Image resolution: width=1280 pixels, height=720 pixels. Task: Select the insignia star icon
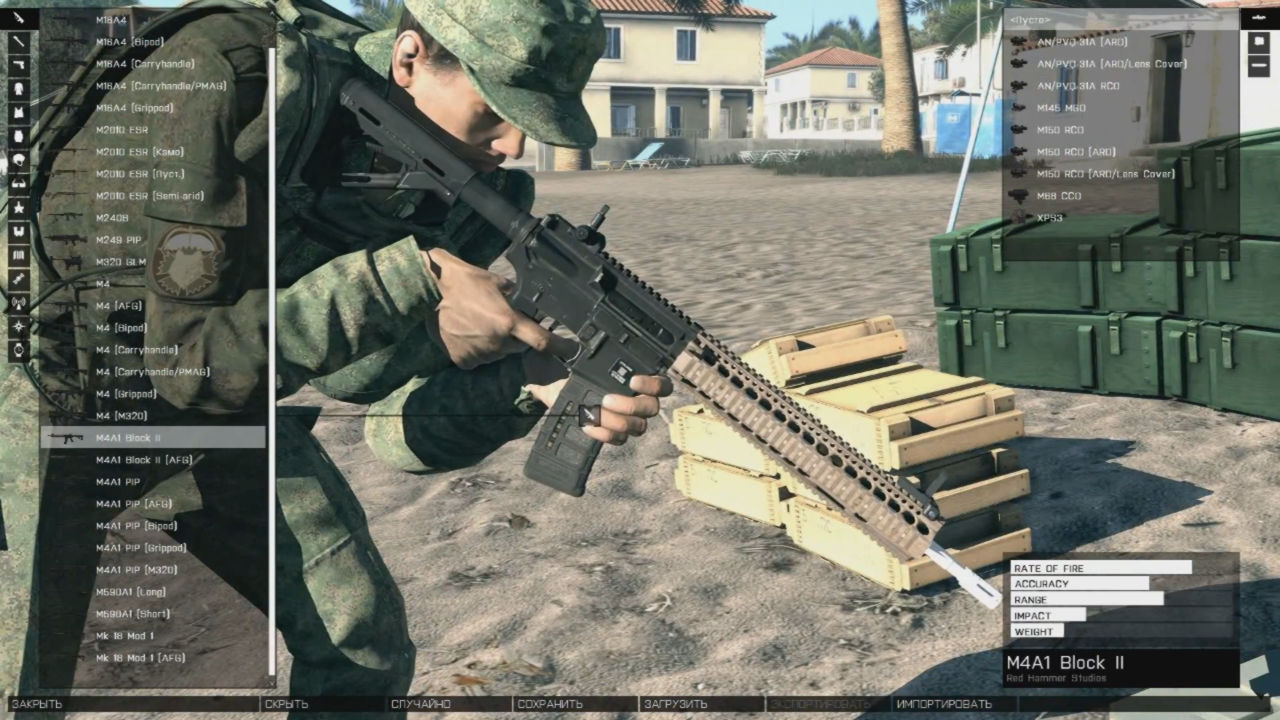tap(18, 209)
